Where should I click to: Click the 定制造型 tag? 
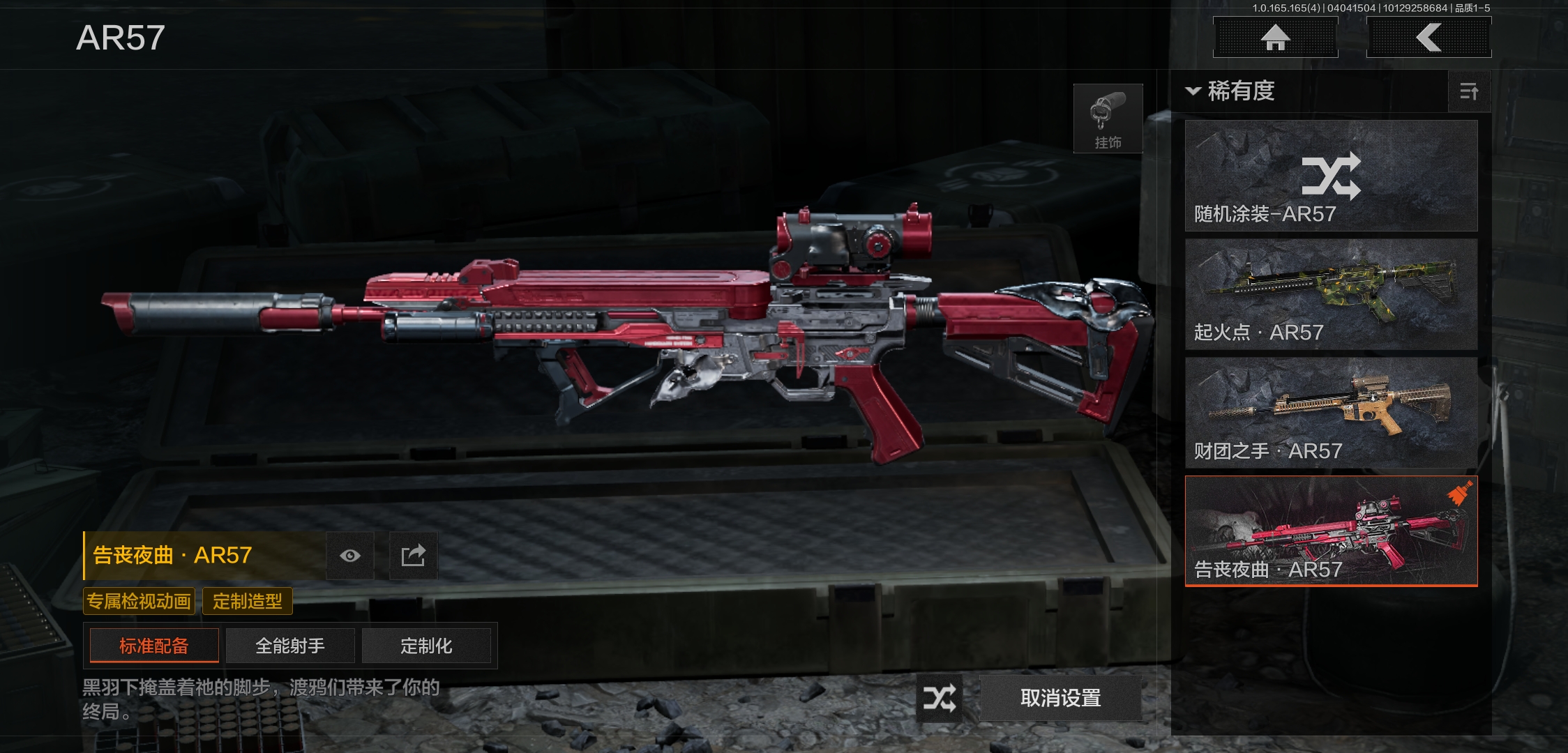[x=247, y=601]
